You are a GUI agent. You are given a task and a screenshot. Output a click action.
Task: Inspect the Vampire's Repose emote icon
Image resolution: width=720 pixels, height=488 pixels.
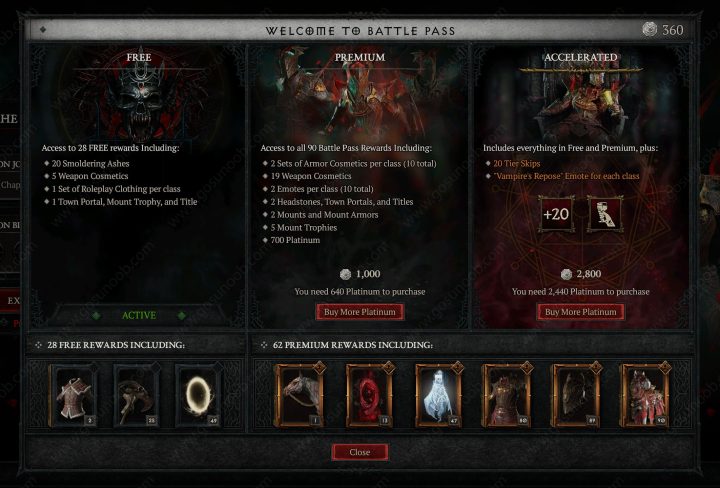pyautogui.click(x=605, y=215)
